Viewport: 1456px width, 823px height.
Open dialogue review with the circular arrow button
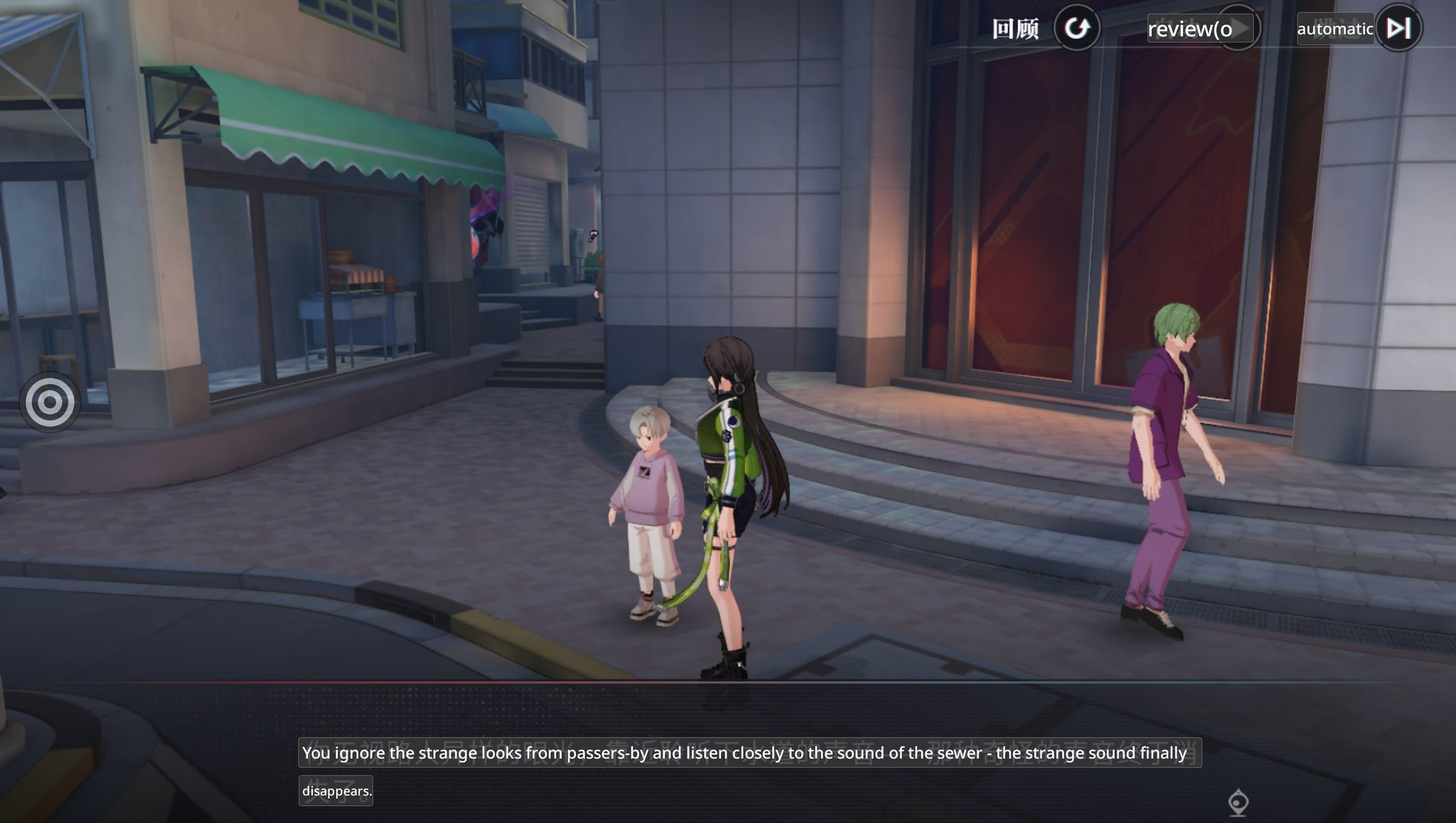(x=1076, y=28)
